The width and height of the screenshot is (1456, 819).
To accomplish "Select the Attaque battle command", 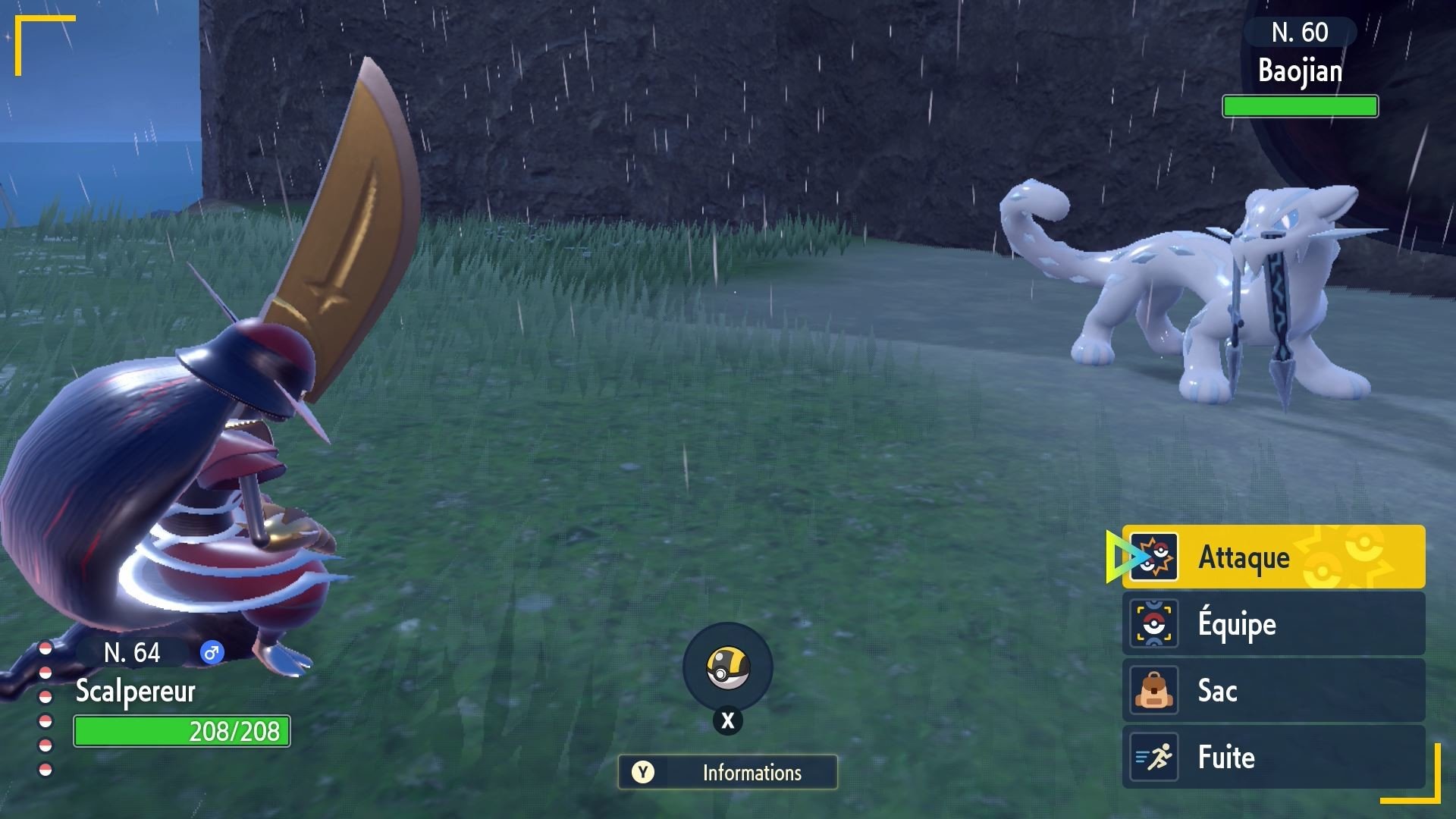I will (1272, 557).
